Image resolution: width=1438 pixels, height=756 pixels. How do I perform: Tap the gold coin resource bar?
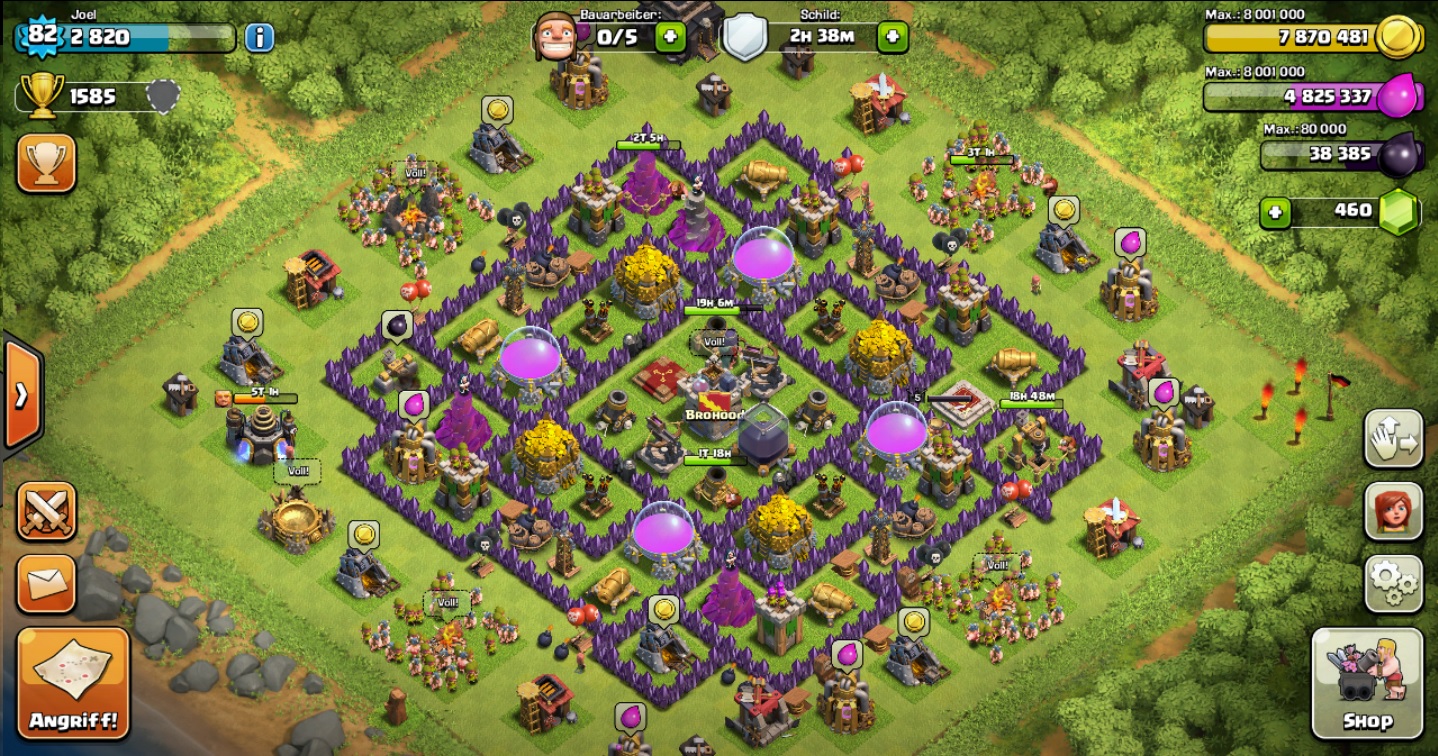pyautogui.click(x=1300, y=38)
